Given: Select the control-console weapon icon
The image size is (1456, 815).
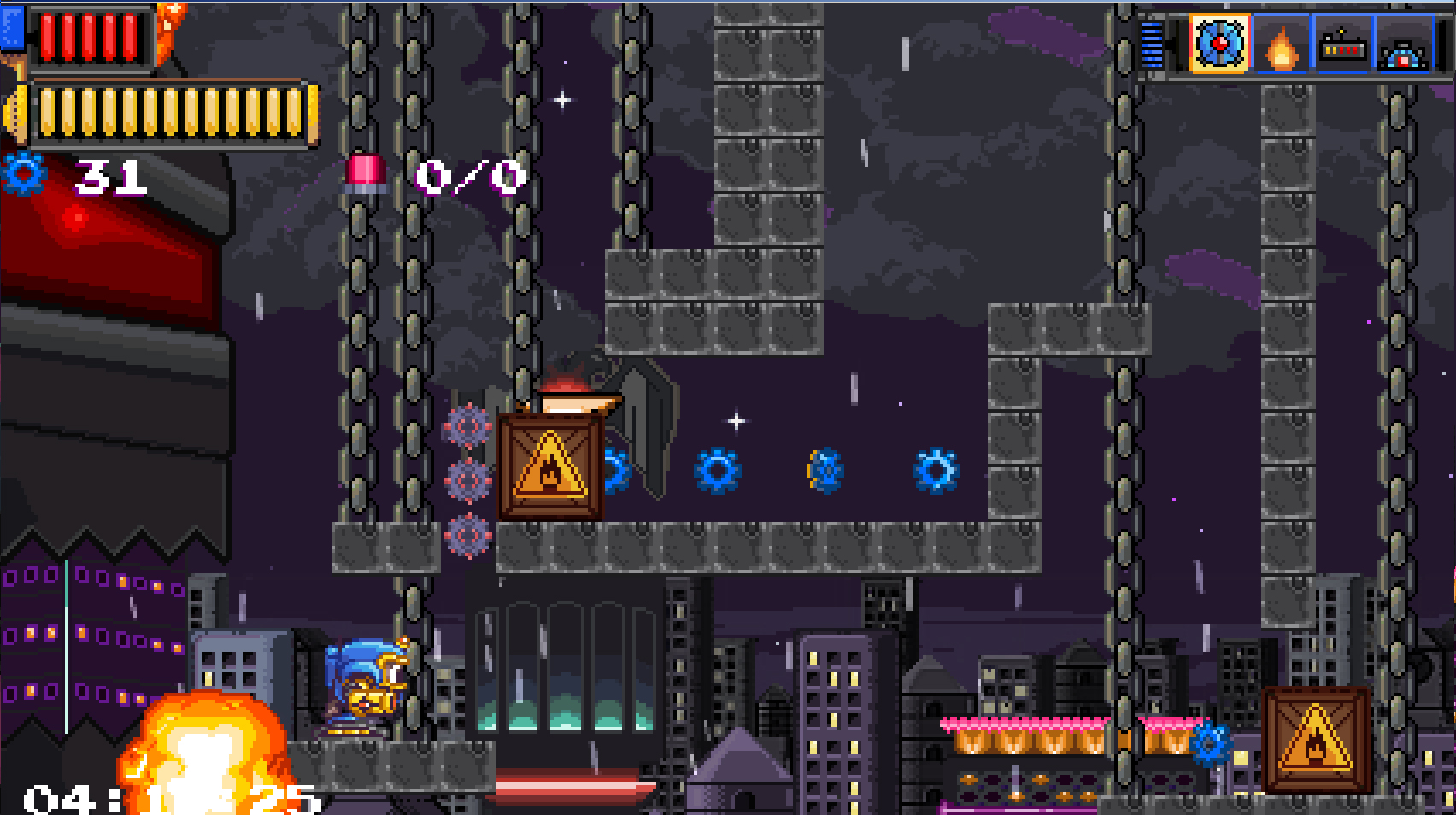Looking at the screenshot, I should (x=1342, y=45).
